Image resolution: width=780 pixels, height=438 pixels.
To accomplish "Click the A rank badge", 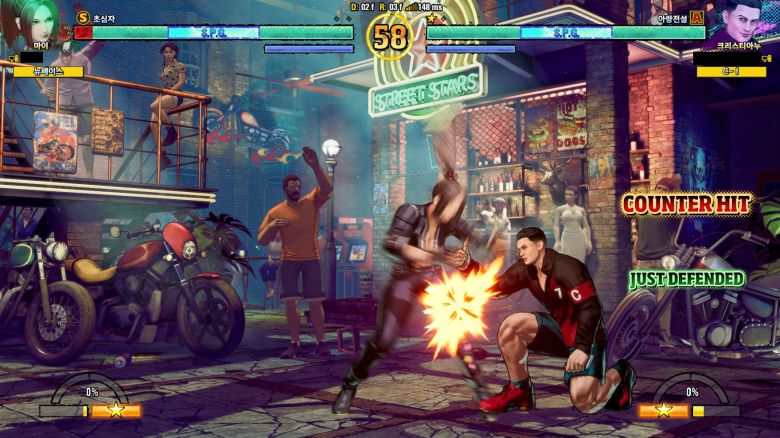I will coord(696,17).
